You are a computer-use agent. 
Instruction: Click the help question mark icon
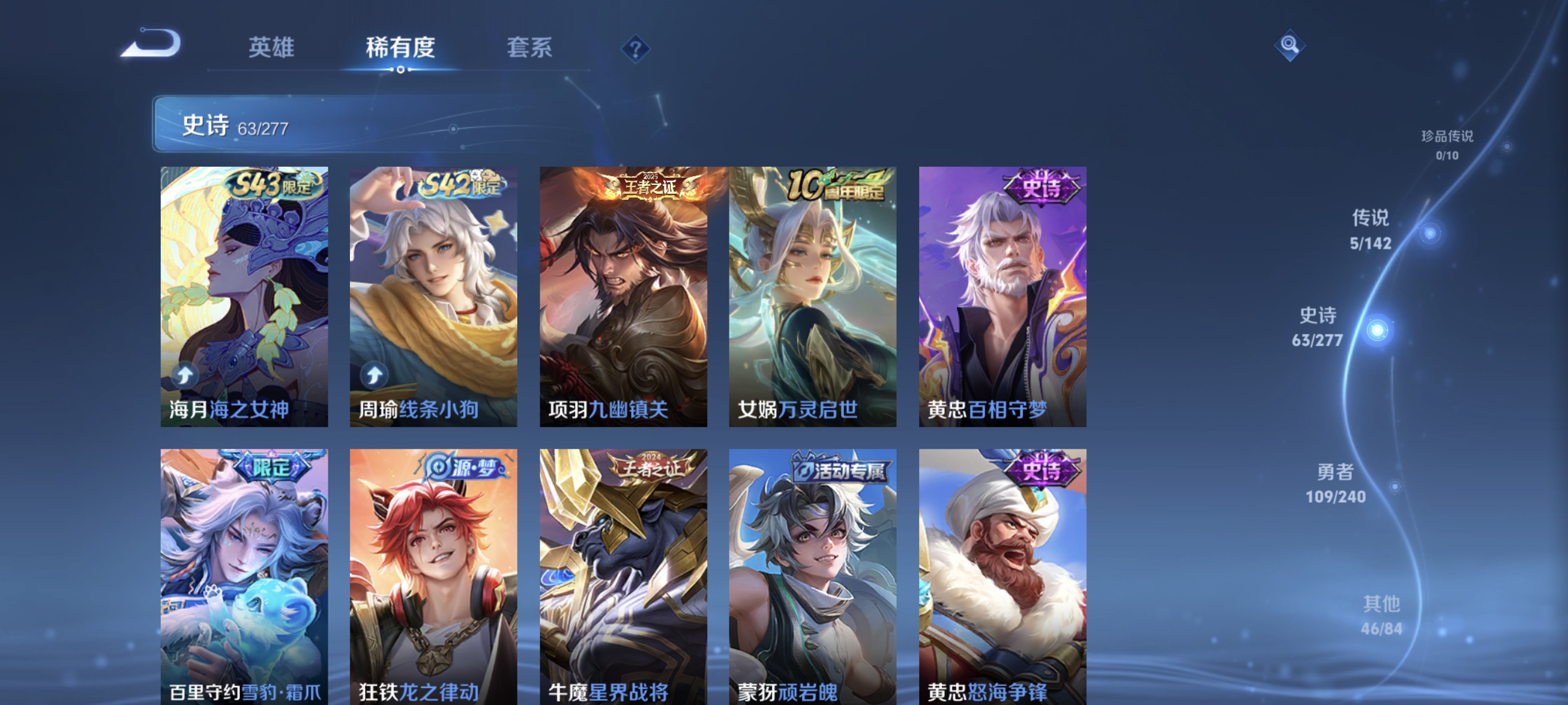(x=635, y=49)
